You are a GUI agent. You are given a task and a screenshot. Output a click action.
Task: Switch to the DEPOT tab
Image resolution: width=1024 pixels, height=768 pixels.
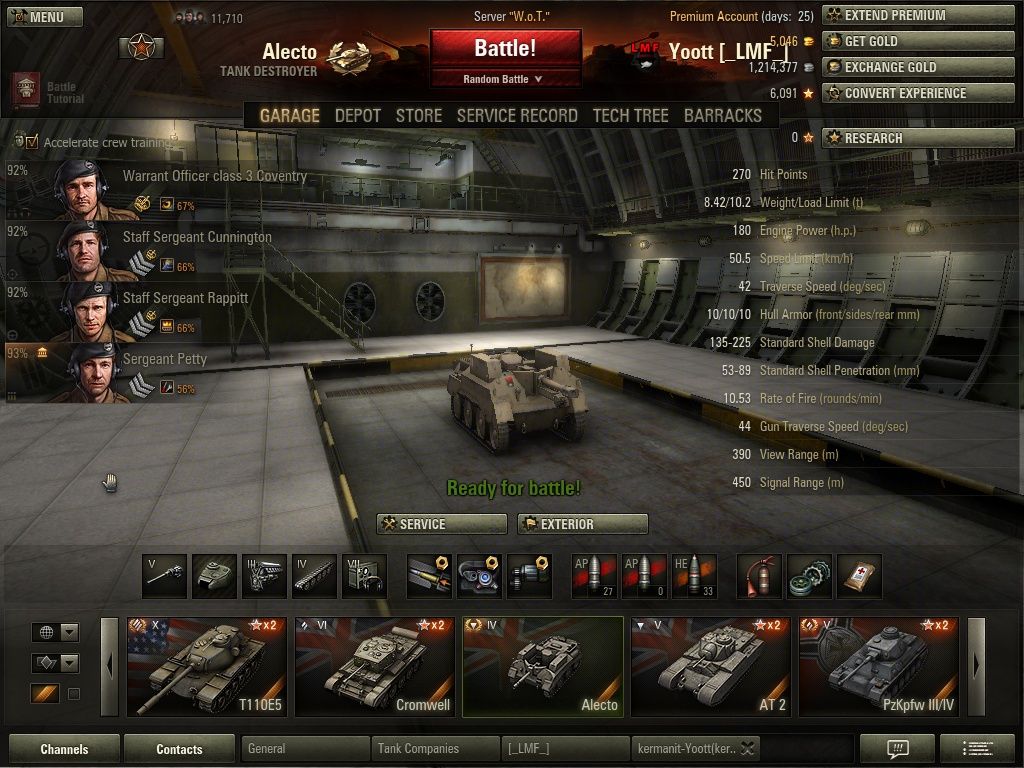(x=357, y=116)
